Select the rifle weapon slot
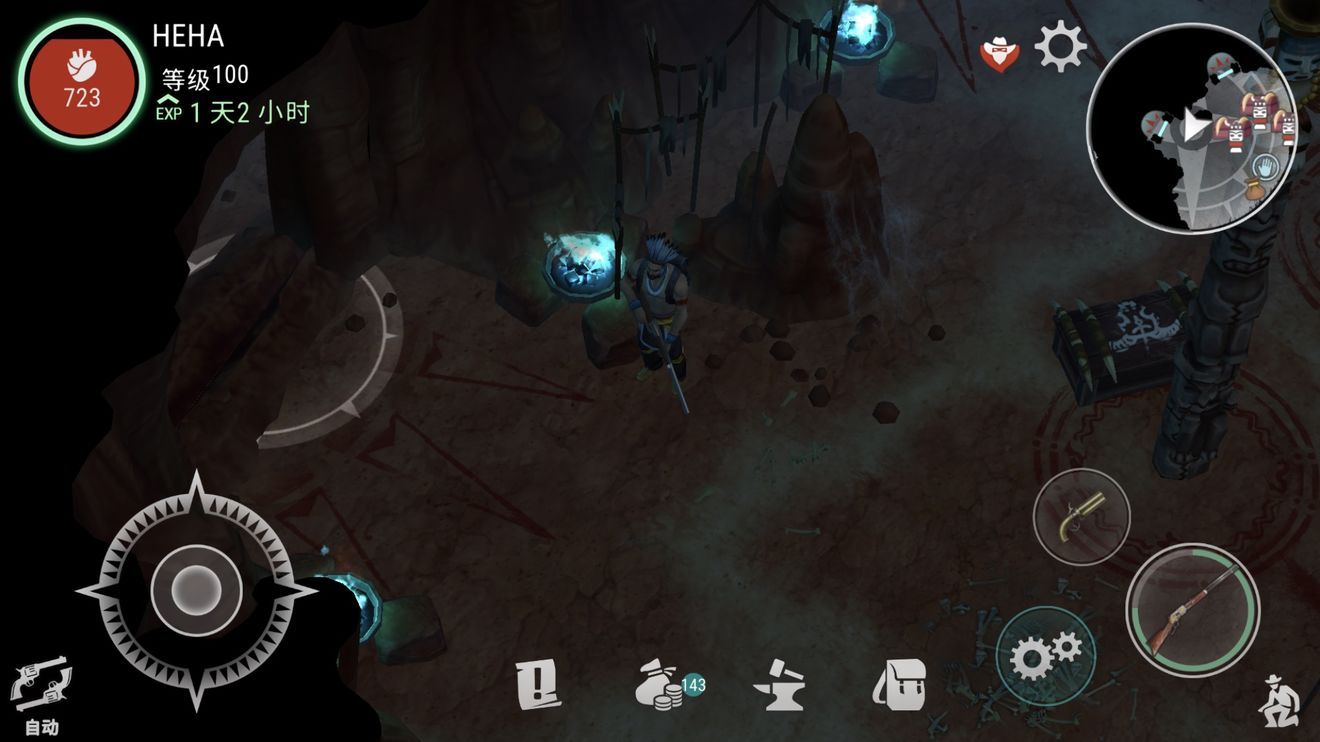The height and width of the screenshot is (742, 1320). point(1190,612)
